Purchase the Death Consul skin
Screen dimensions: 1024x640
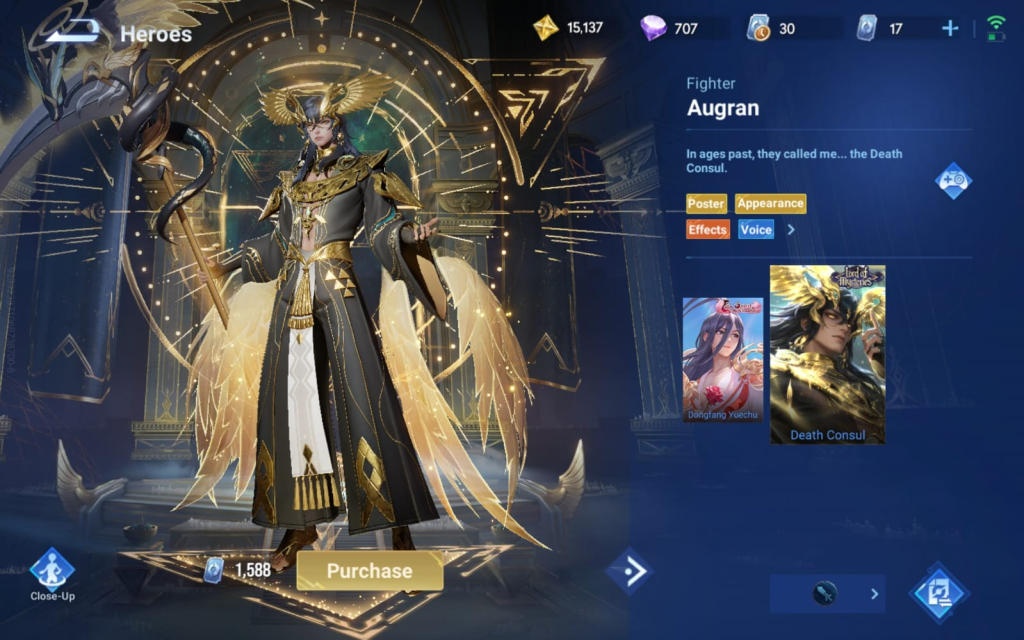point(370,571)
